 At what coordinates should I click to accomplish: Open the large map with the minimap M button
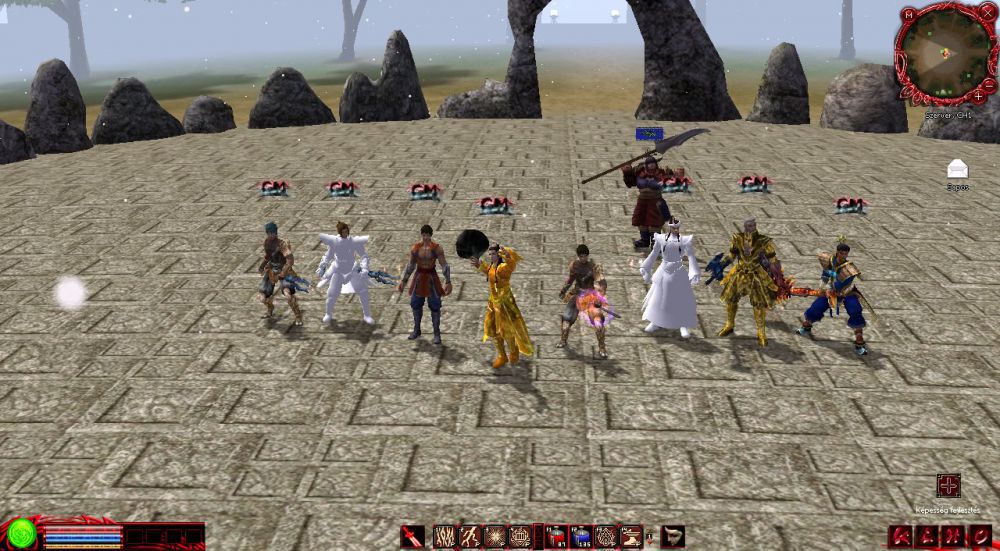(908, 17)
